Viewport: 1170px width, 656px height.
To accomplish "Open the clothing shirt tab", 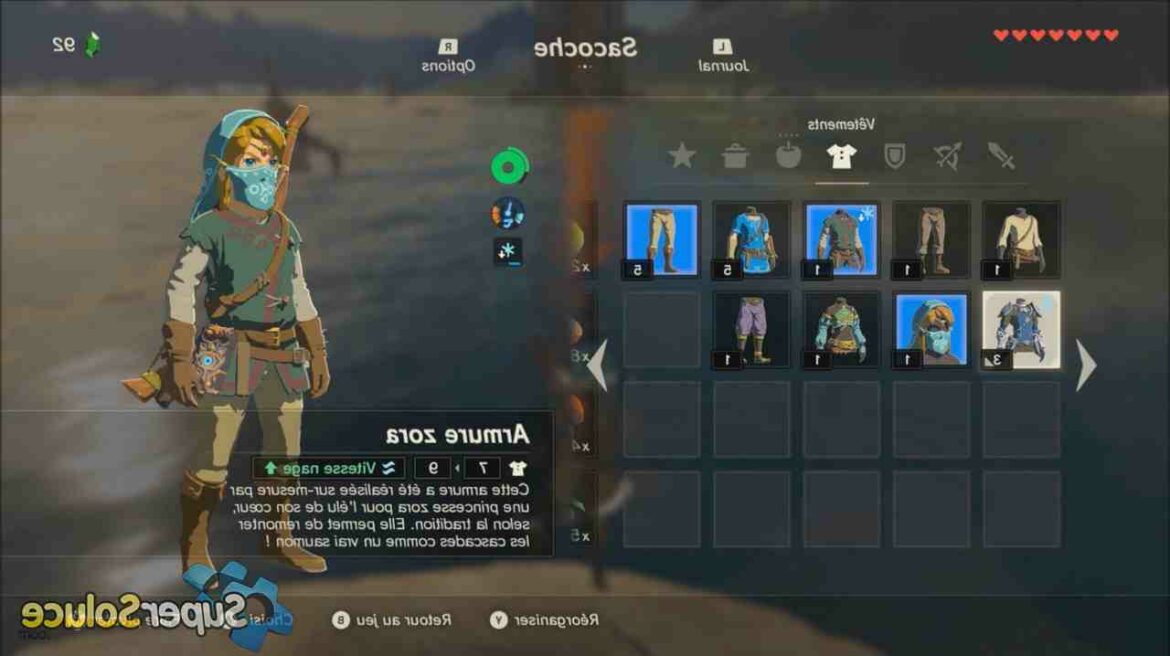I will [840, 156].
